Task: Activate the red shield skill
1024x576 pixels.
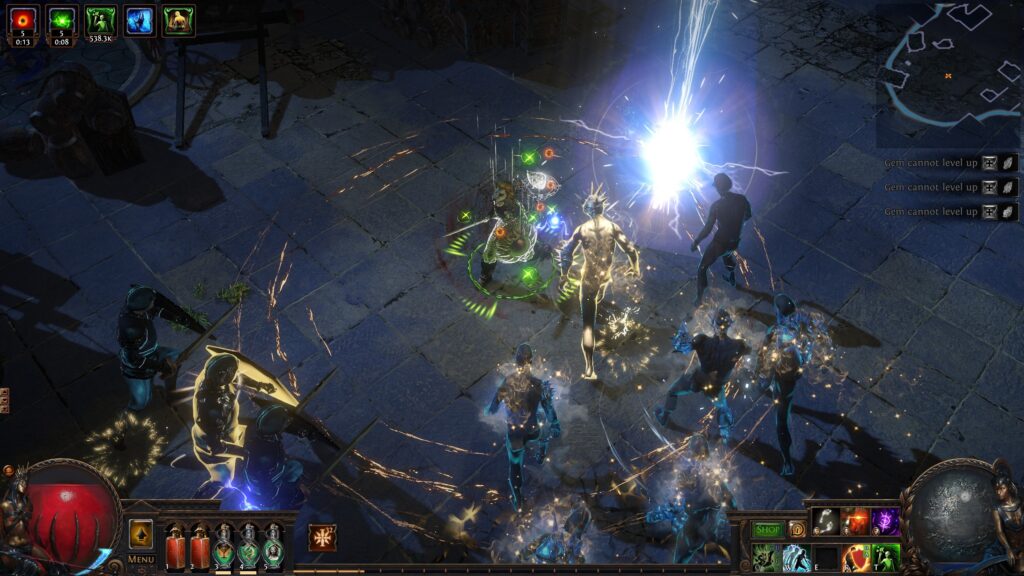Action: click(x=856, y=557)
